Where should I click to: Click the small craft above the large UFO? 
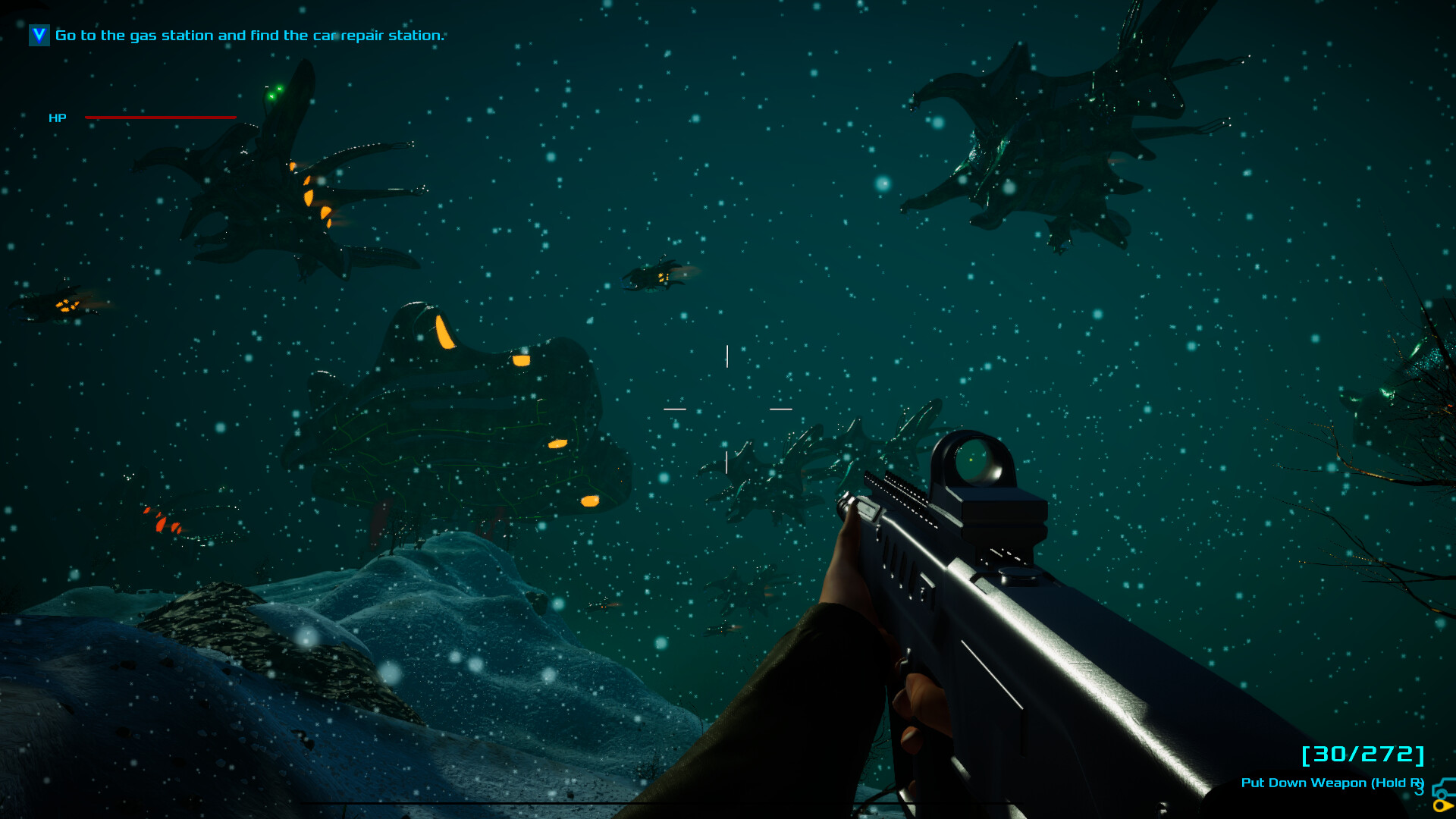(x=654, y=277)
